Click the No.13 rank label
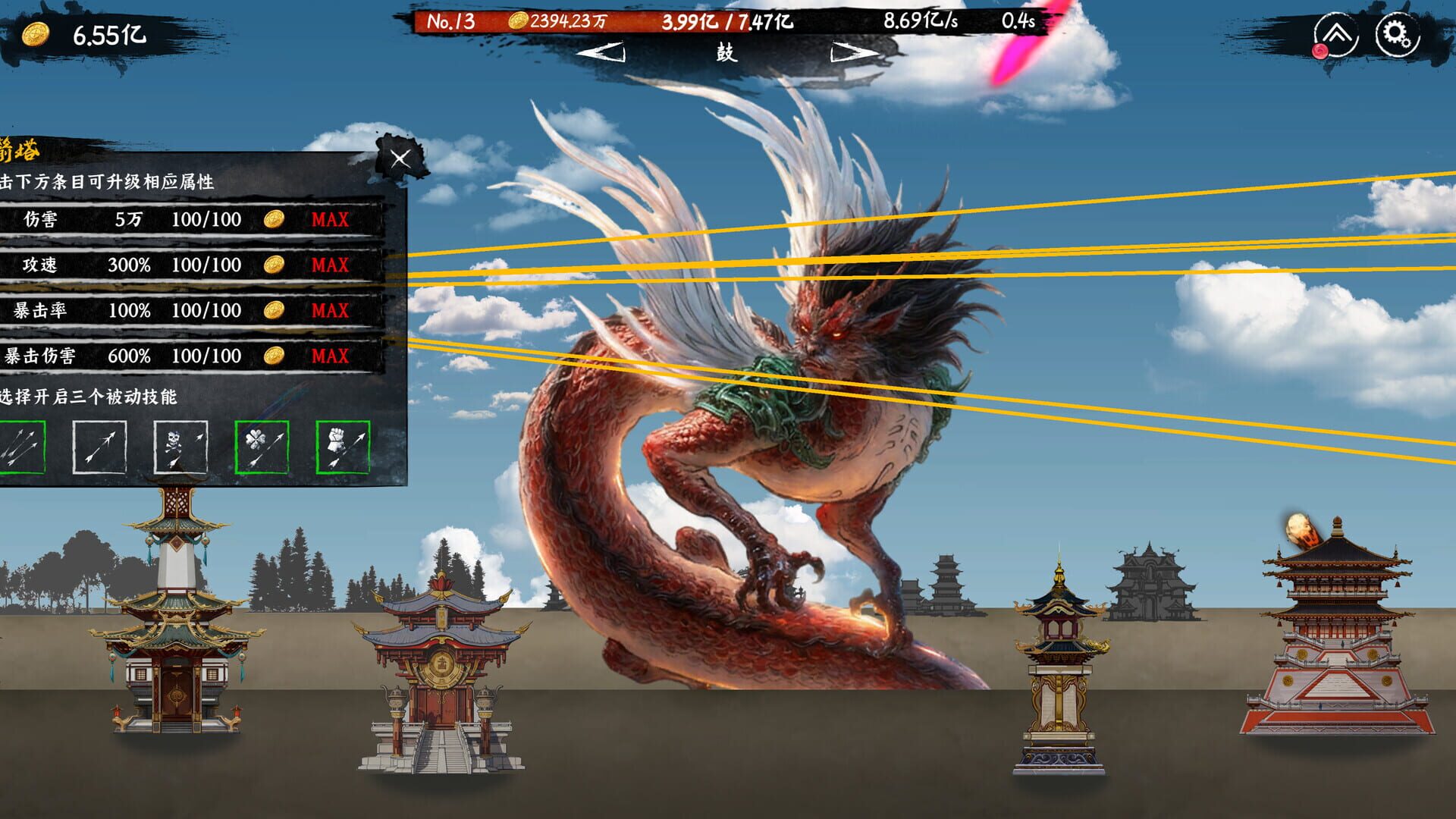Screen dimensions: 1456x819 tap(453, 22)
